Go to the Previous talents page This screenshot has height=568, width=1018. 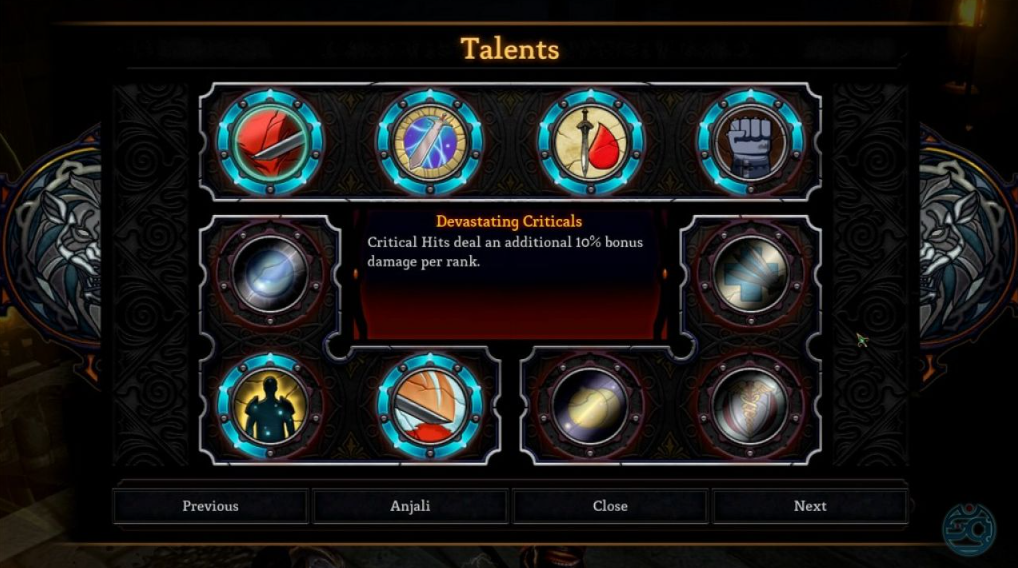[x=210, y=506]
